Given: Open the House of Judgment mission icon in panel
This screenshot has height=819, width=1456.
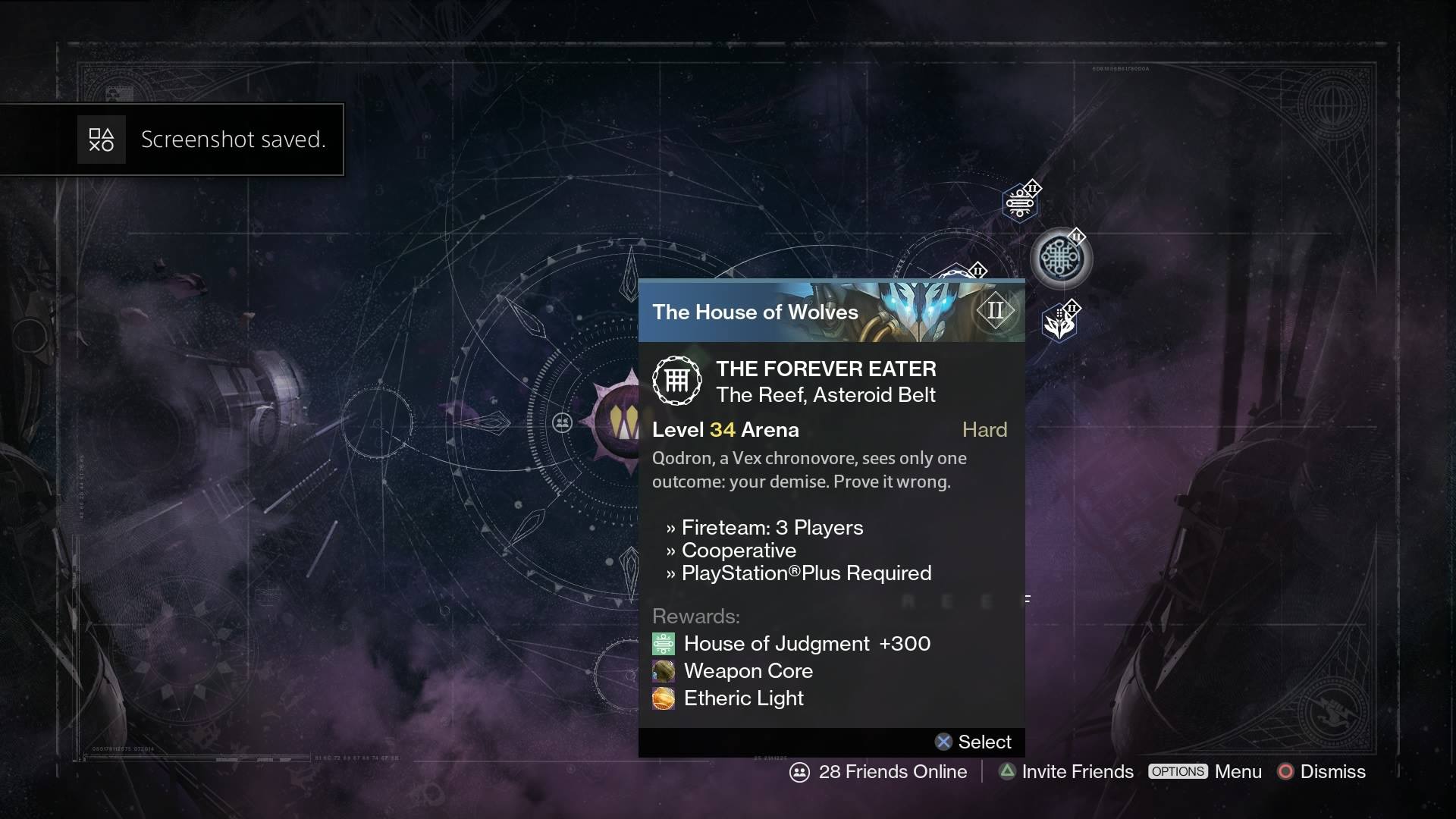Looking at the screenshot, I should (677, 381).
